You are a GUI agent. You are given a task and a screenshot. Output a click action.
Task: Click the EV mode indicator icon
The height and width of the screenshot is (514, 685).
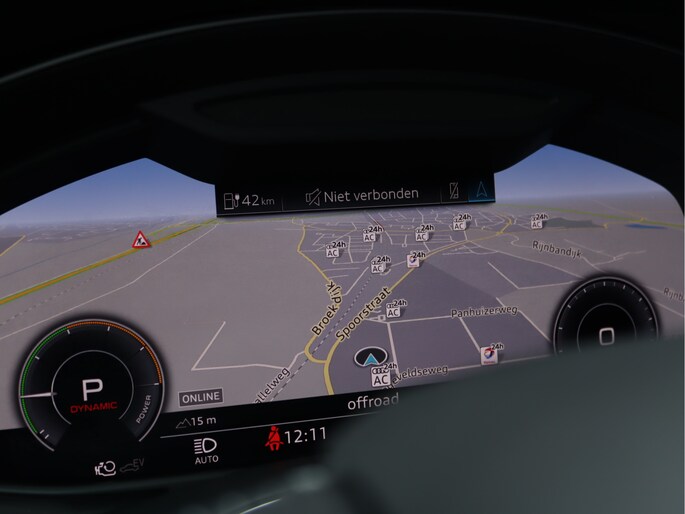[x=133, y=465]
